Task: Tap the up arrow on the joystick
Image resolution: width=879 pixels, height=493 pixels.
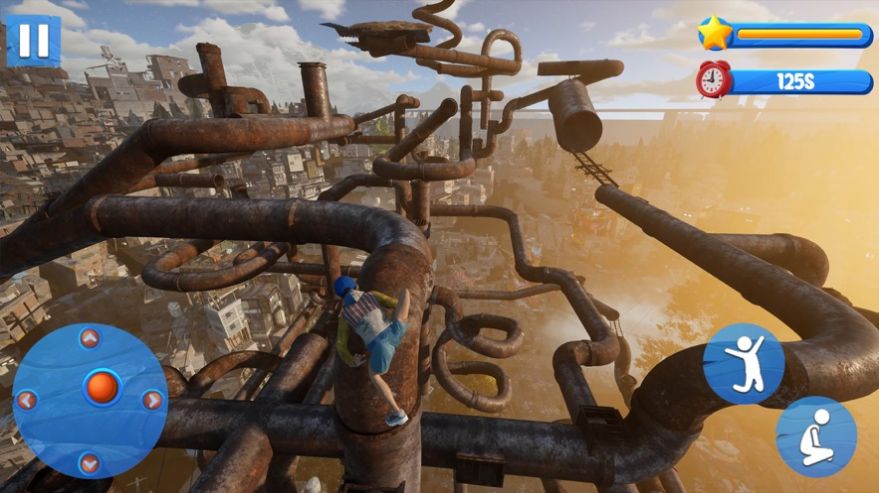Action: point(89,339)
